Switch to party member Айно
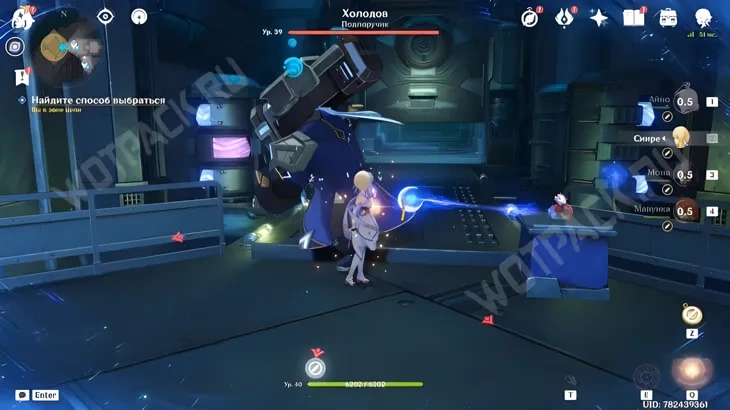Screen dimensions: 730x410 click(685, 101)
